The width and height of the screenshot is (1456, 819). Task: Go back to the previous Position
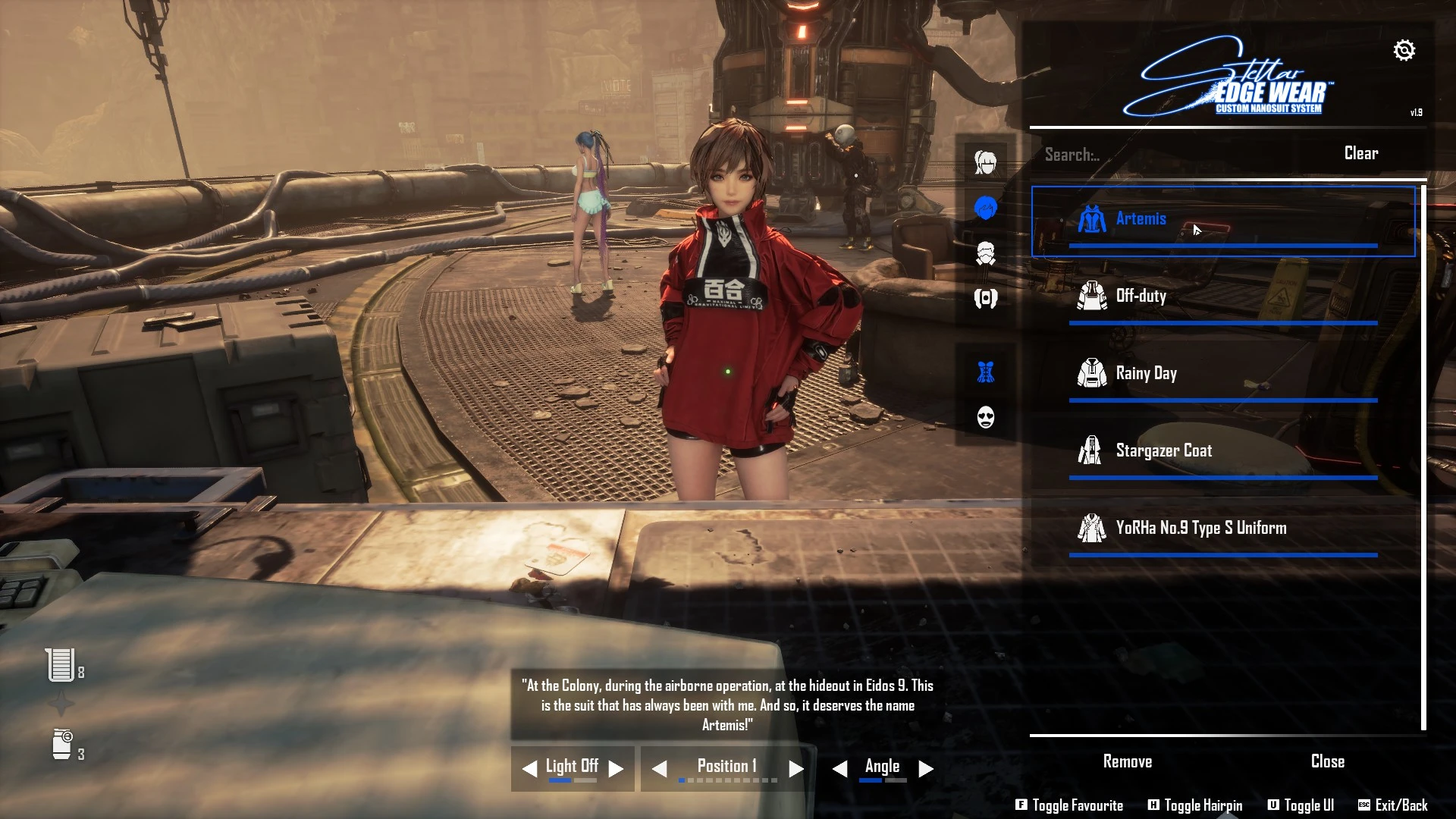click(660, 769)
